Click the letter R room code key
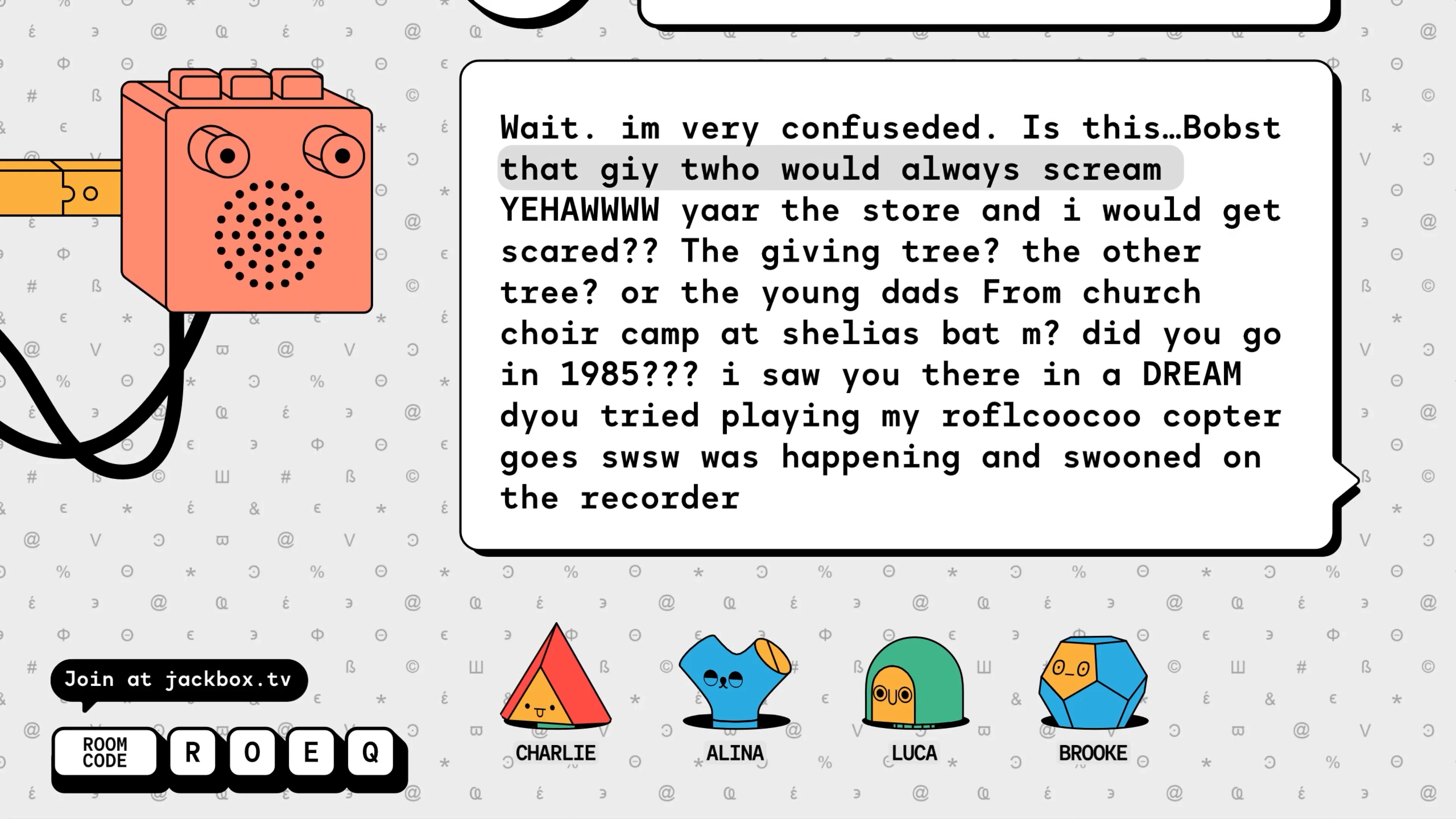Image resolution: width=1456 pixels, height=819 pixels. click(x=193, y=753)
